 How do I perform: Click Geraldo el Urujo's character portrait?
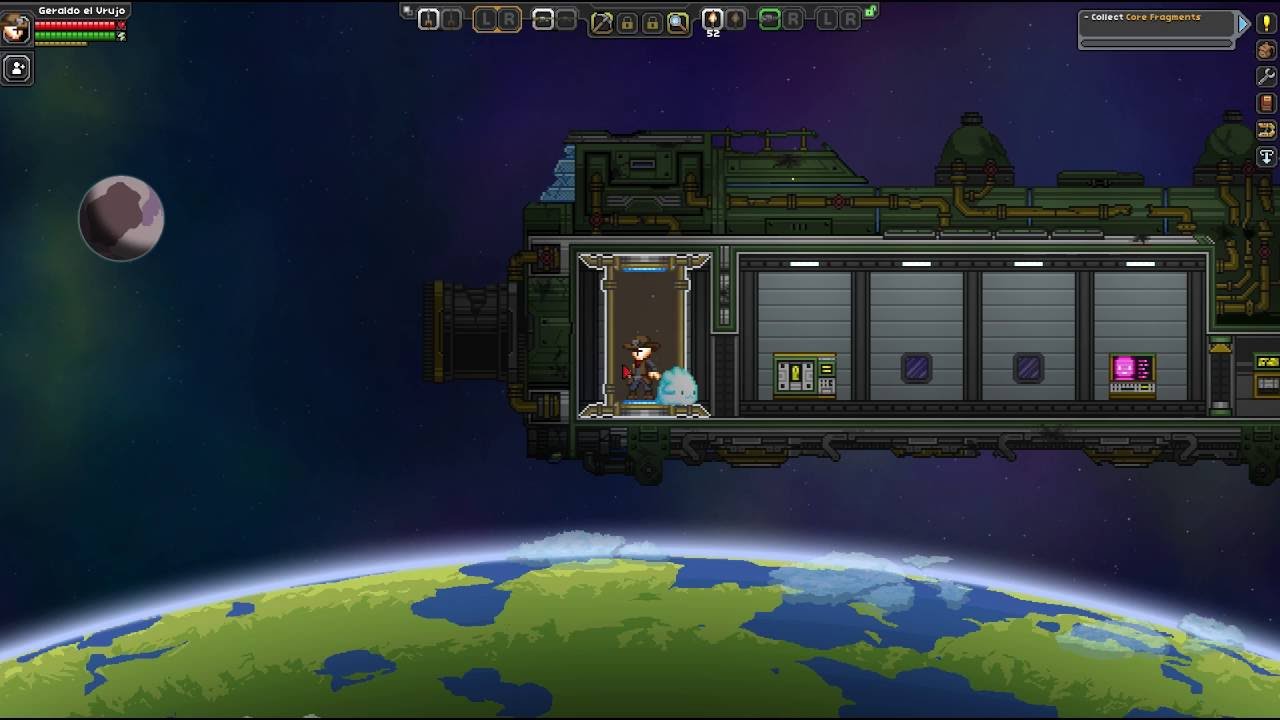(16, 27)
